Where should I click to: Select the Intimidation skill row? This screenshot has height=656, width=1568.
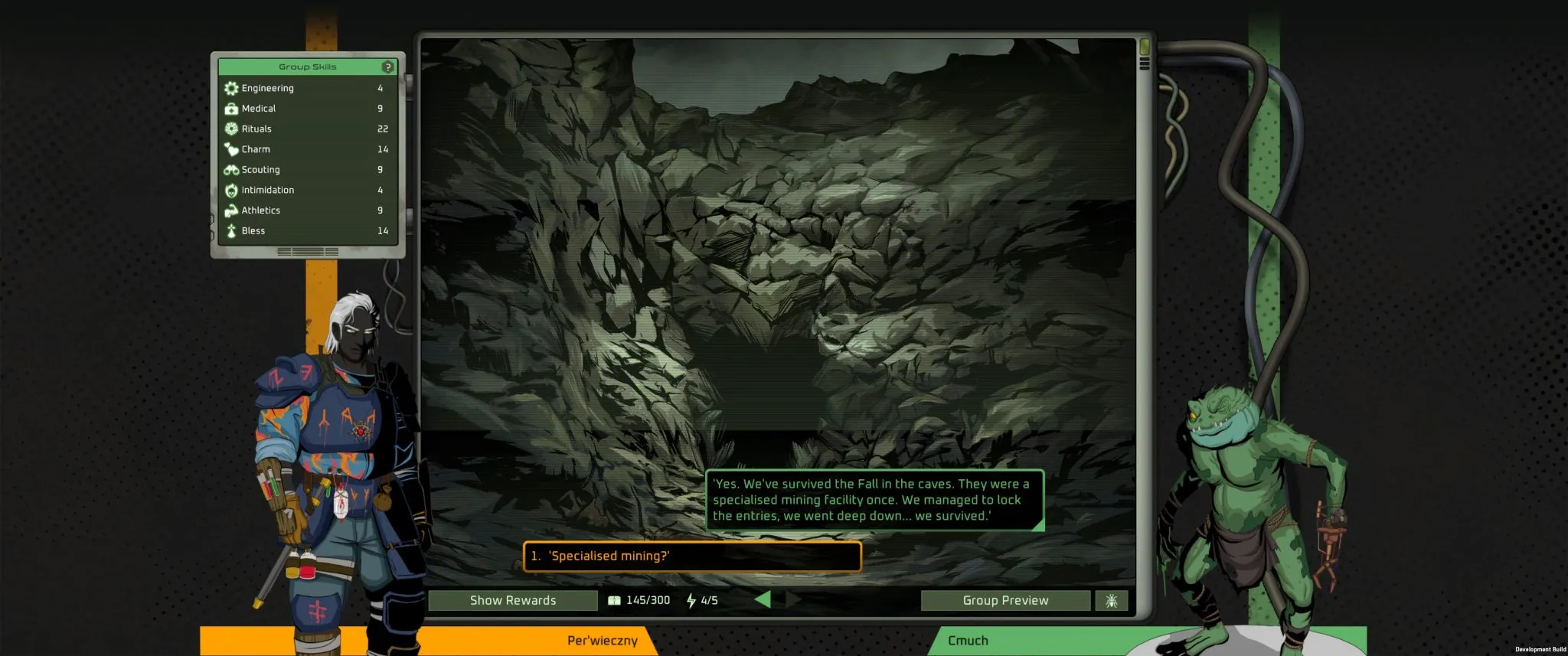pos(307,190)
